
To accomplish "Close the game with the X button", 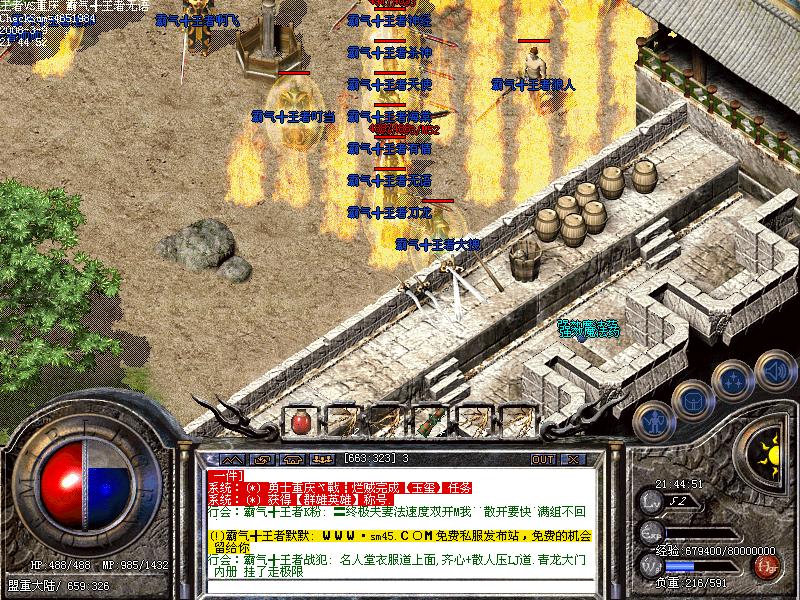I will click(x=573, y=459).
